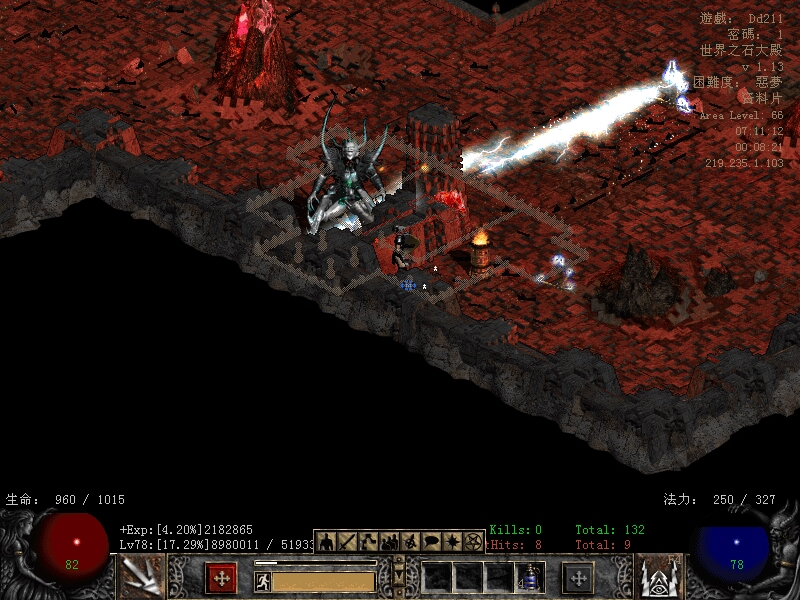Collapse the mini panel arrow button
Image resolution: width=800 pixels, height=600 pixels.
399,577
